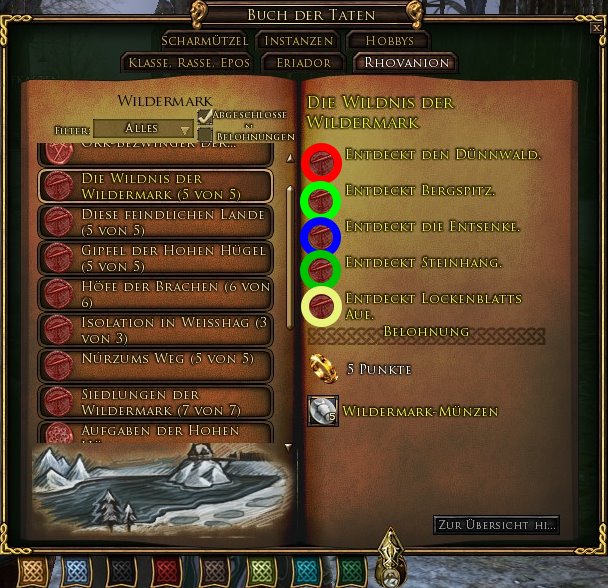This screenshot has width=608, height=588.
Task: Toggle the Abgeschlossen checkbox
Action: (x=205, y=116)
